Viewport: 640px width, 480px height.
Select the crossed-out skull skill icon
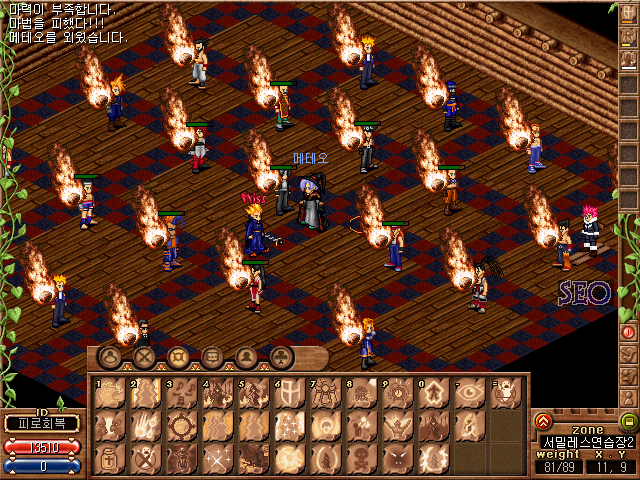coord(145,459)
